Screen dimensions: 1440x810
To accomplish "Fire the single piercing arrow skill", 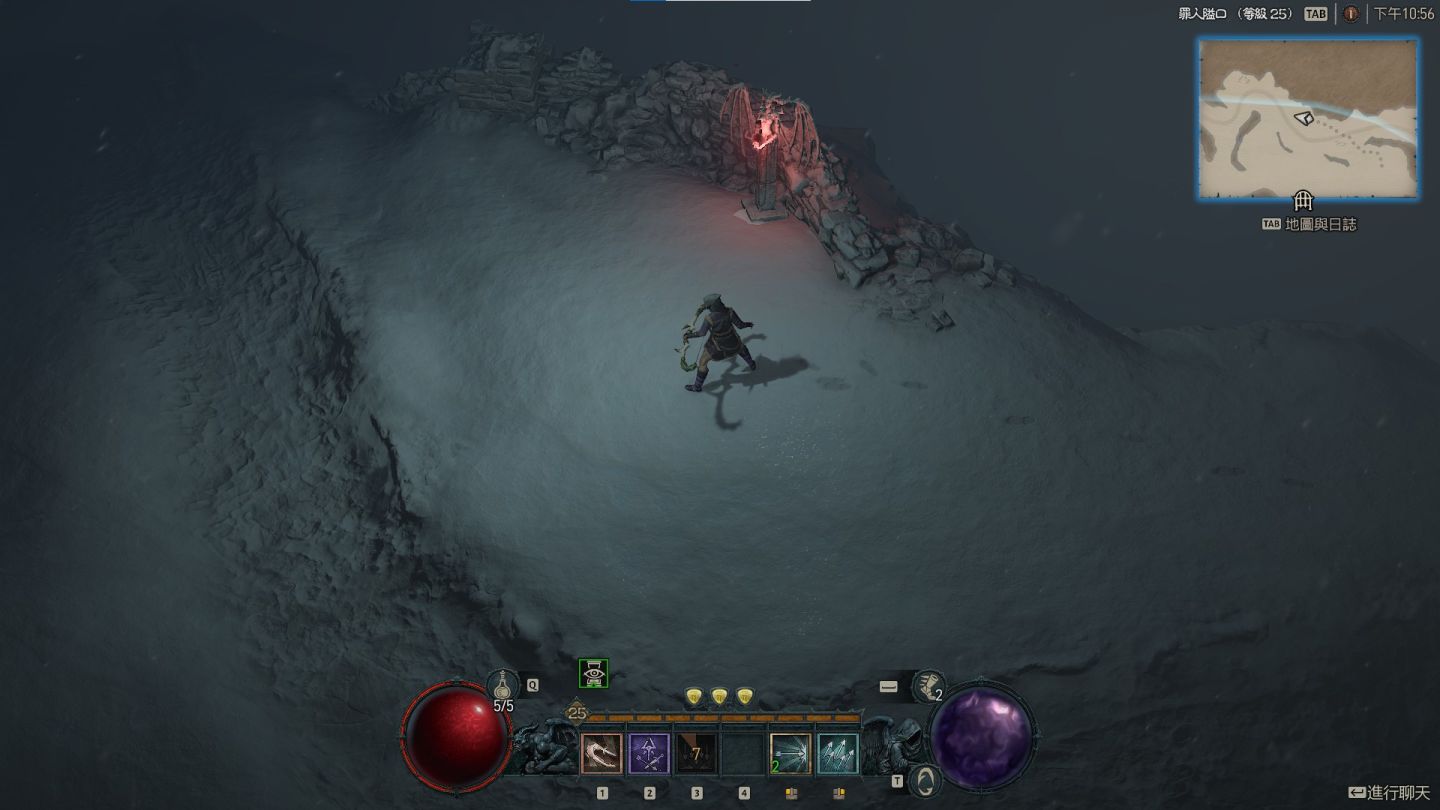I will click(790, 753).
